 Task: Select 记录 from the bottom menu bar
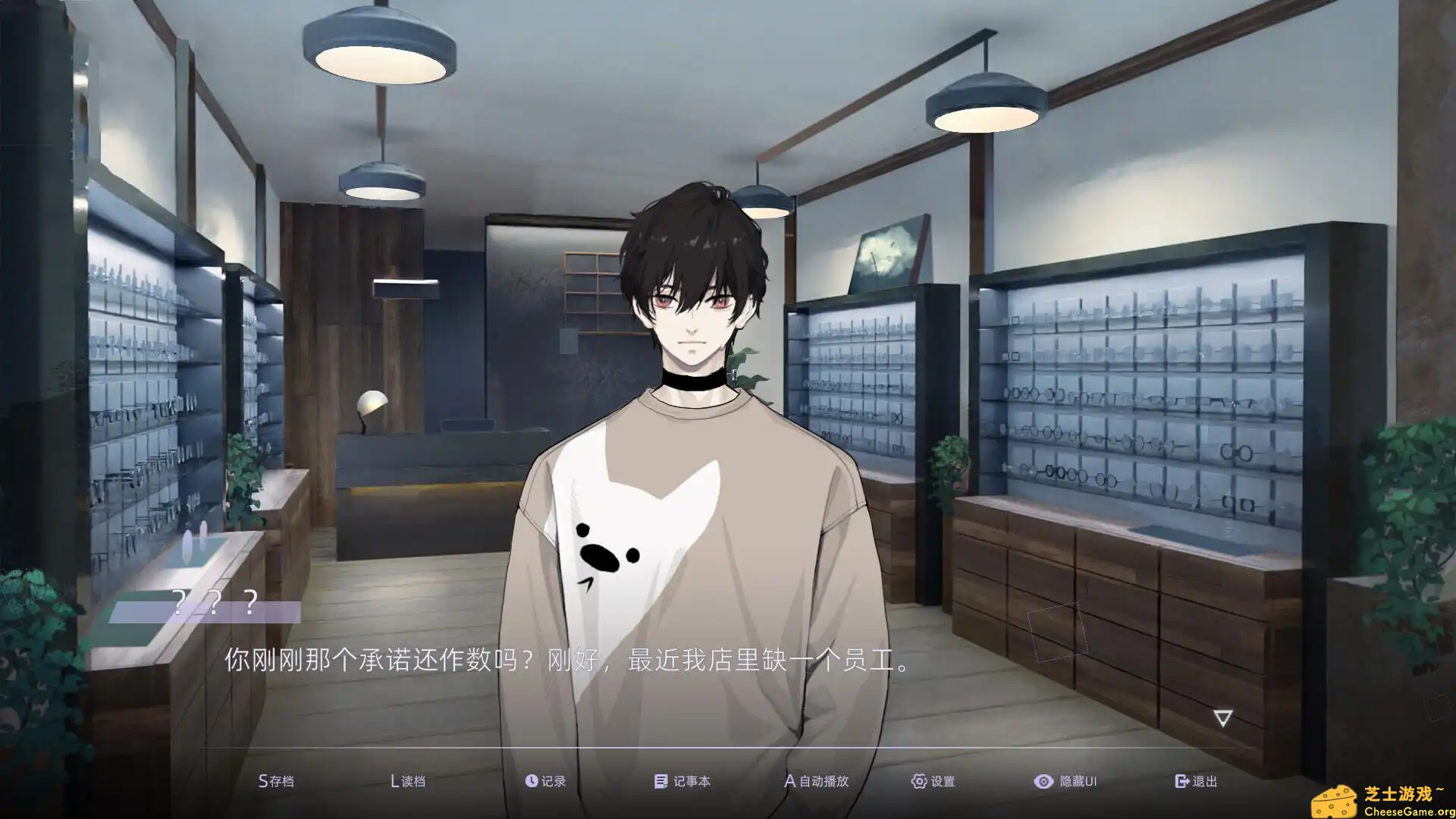(552, 780)
